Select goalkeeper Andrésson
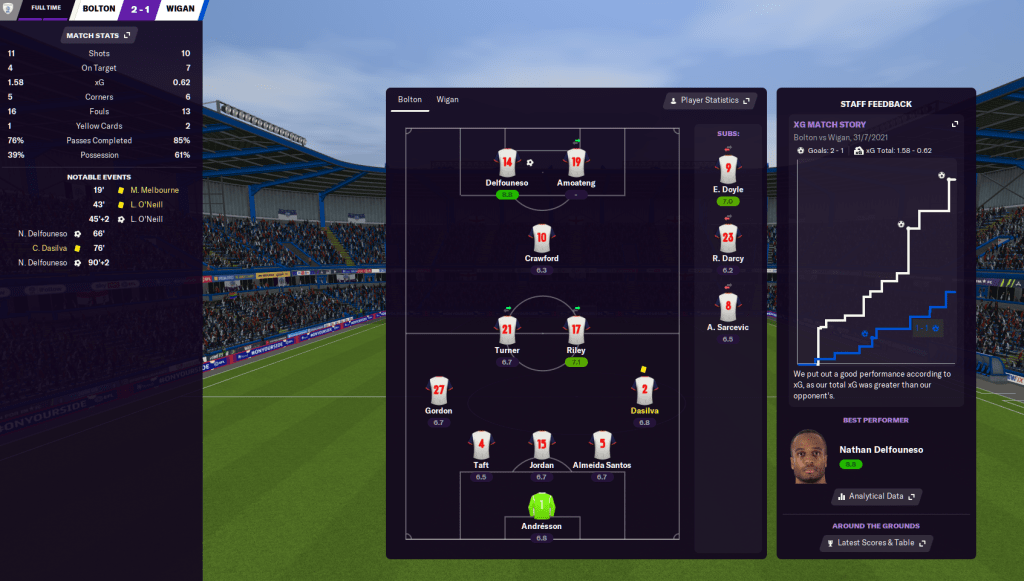The height and width of the screenshot is (581, 1024). 541,504
